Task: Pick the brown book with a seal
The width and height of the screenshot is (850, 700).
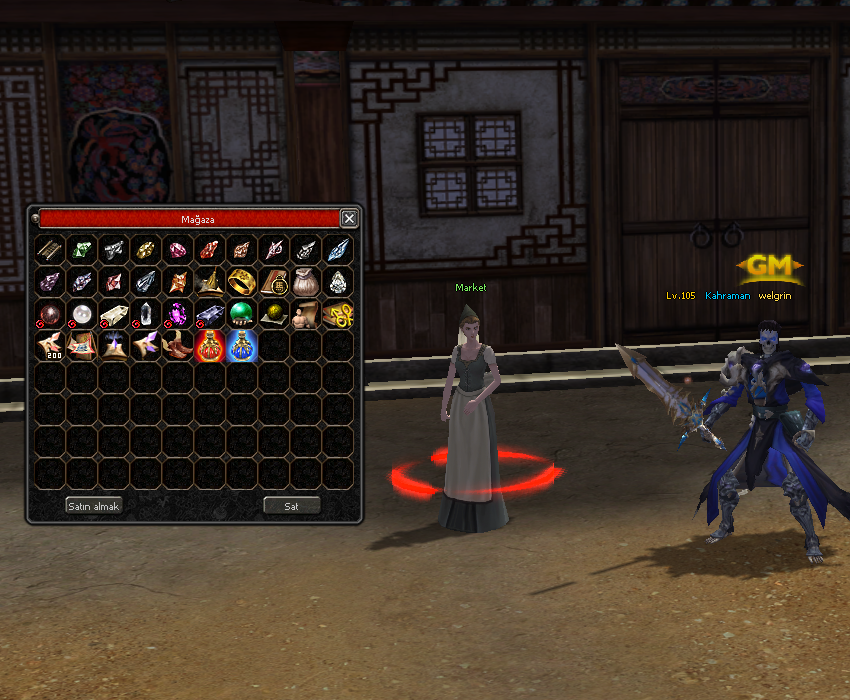Action: point(273,282)
